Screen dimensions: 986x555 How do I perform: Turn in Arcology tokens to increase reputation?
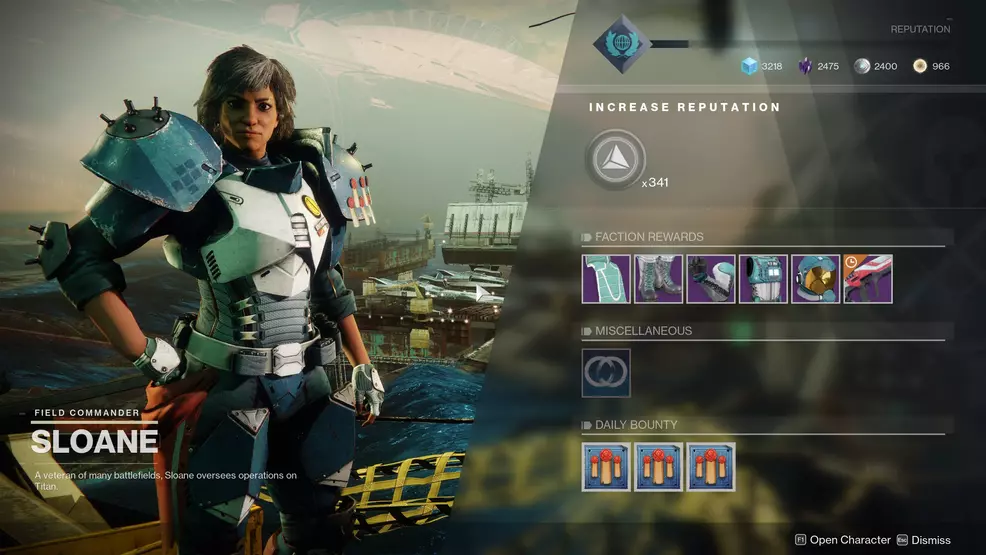point(615,160)
